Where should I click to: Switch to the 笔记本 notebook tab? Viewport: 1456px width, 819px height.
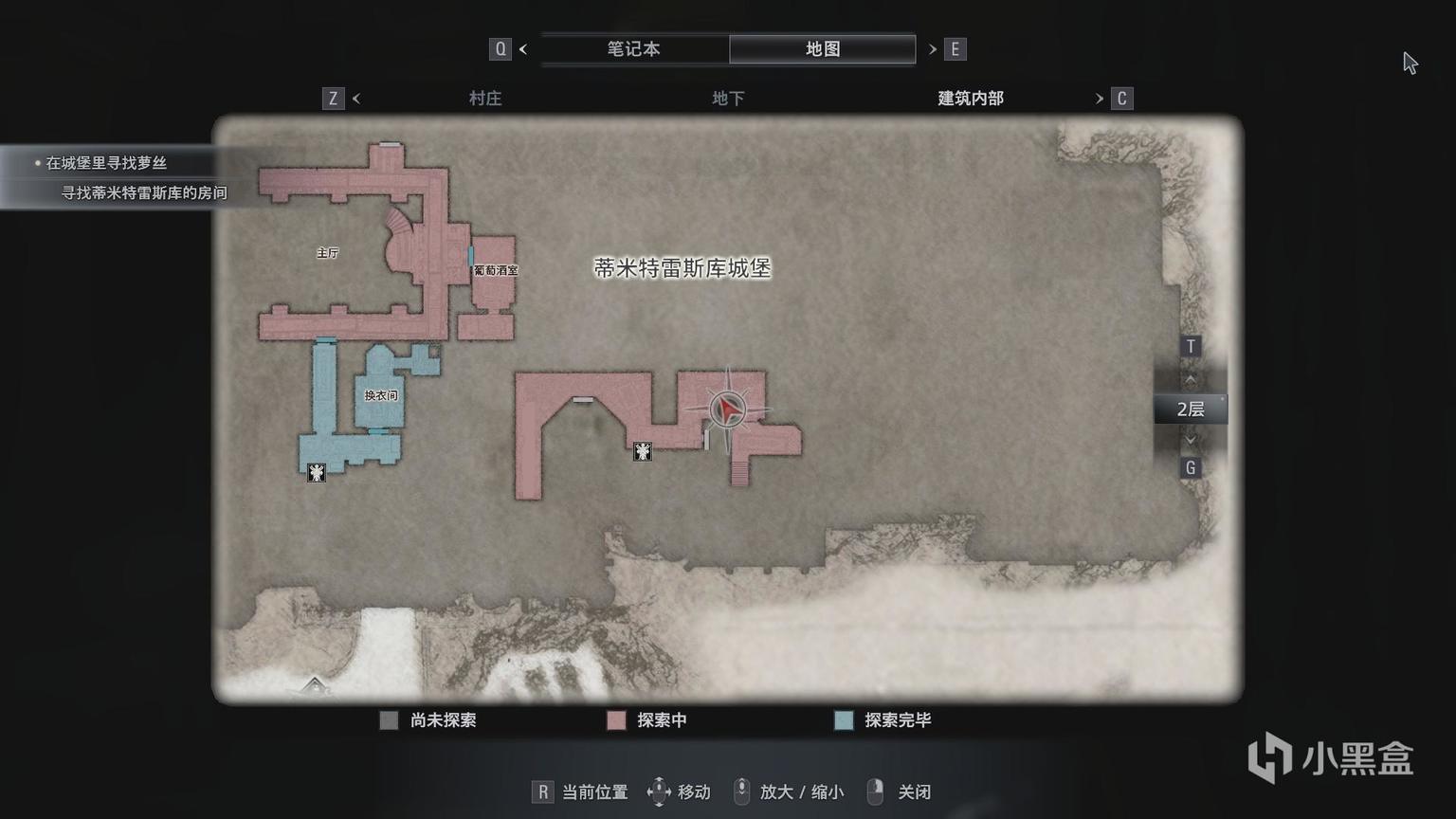[633, 49]
